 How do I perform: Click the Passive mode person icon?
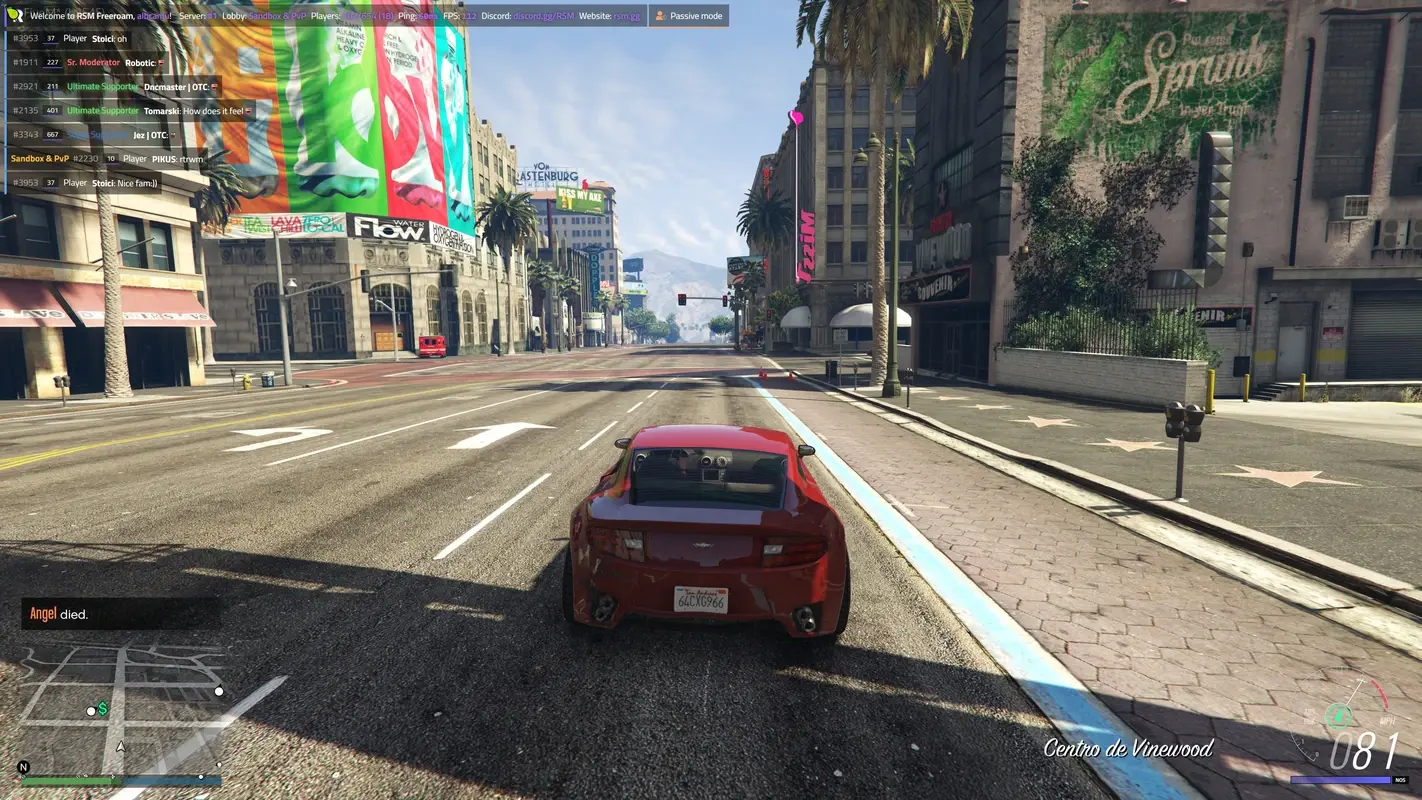(x=660, y=15)
